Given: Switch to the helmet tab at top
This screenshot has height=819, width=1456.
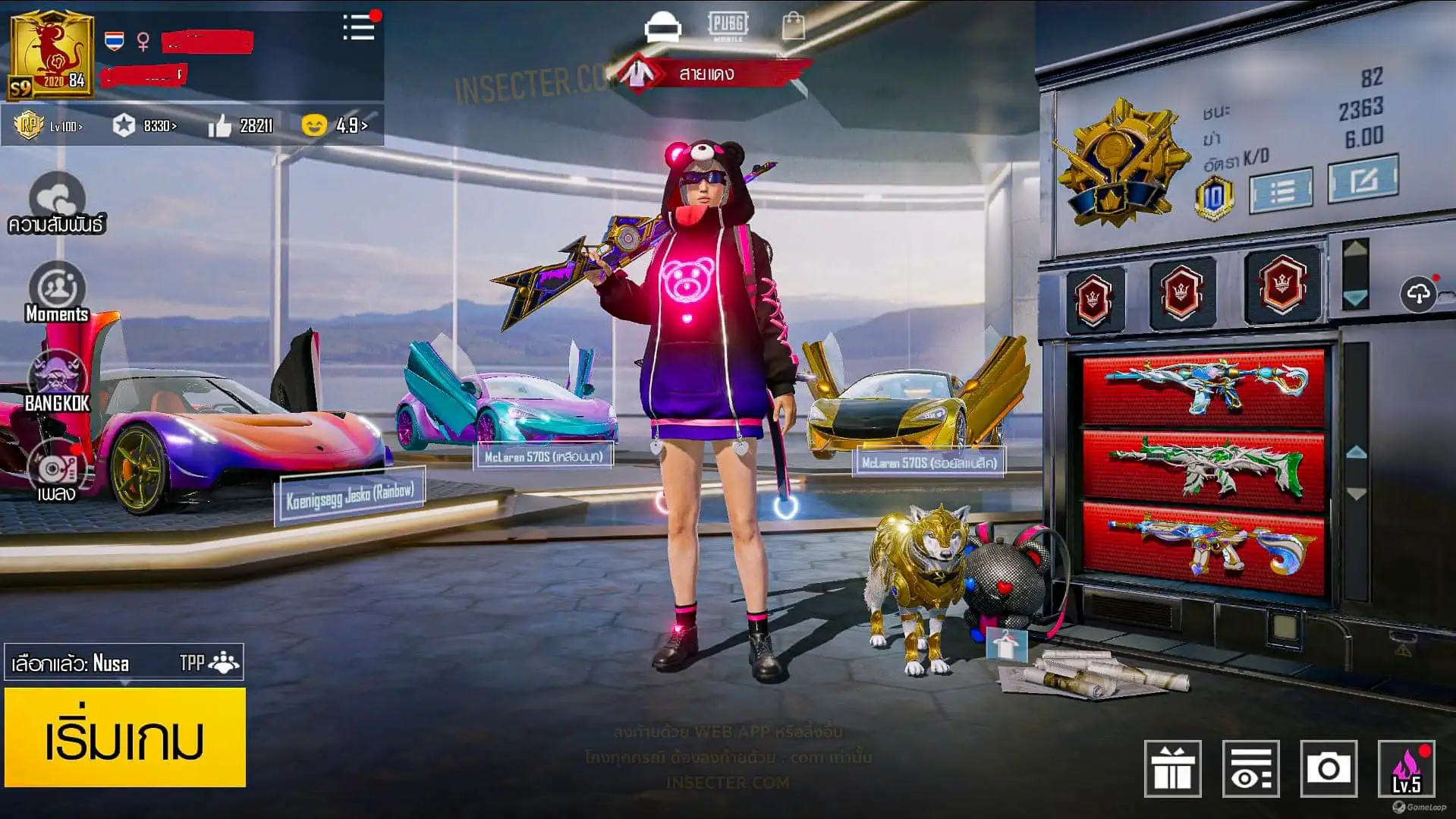Looking at the screenshot, I should tap(662, 27).
